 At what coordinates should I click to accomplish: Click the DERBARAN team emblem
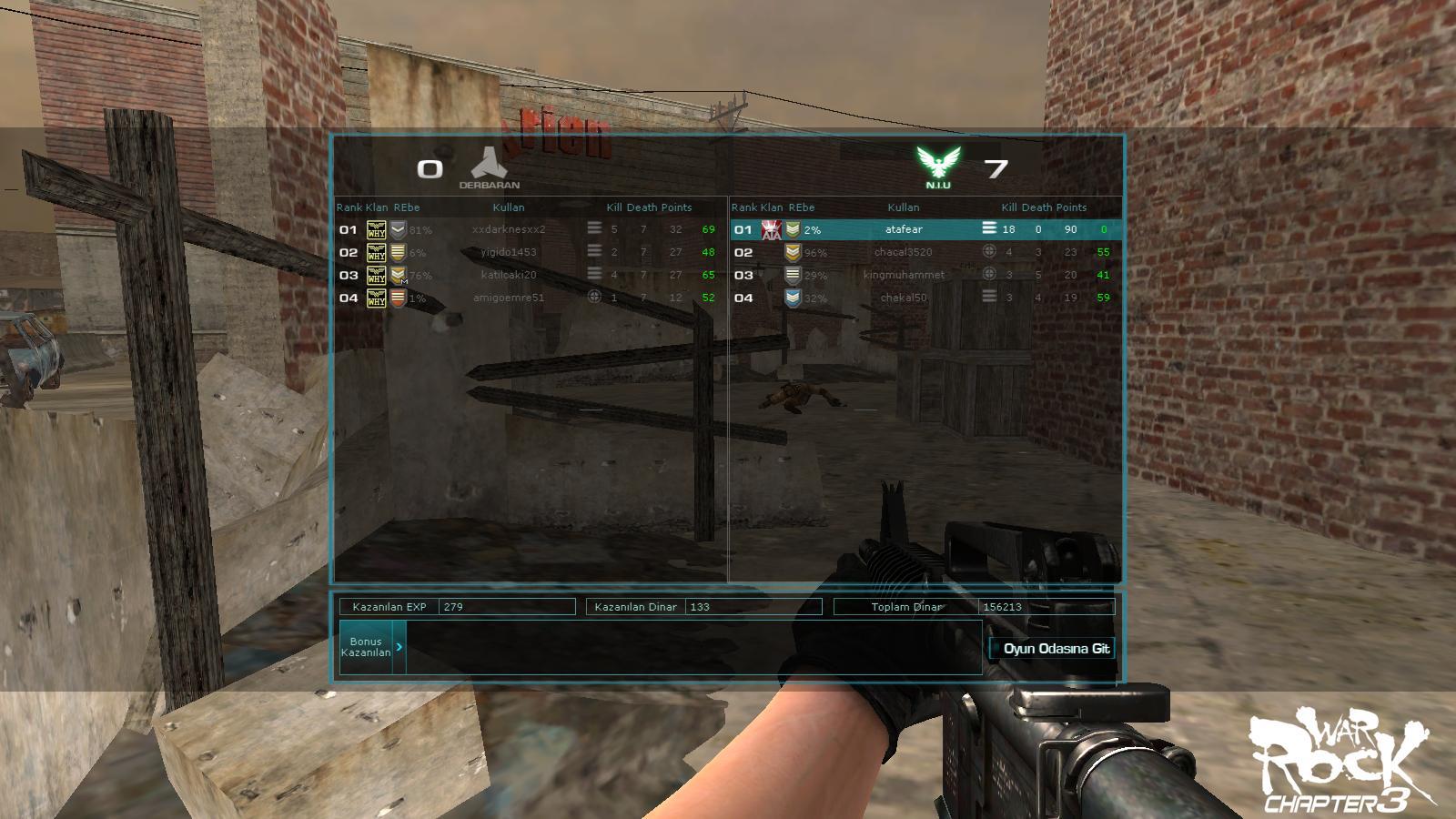coord(489,165)
